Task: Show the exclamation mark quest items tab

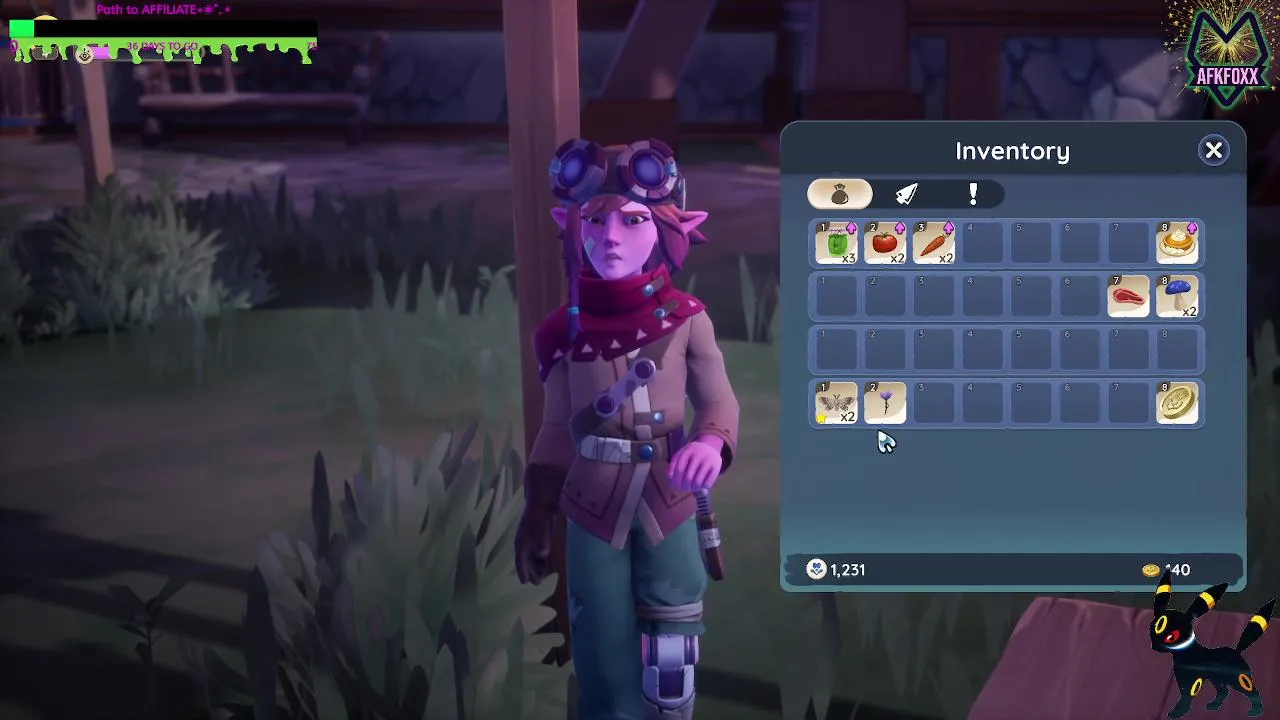Action: coord(972,194)
